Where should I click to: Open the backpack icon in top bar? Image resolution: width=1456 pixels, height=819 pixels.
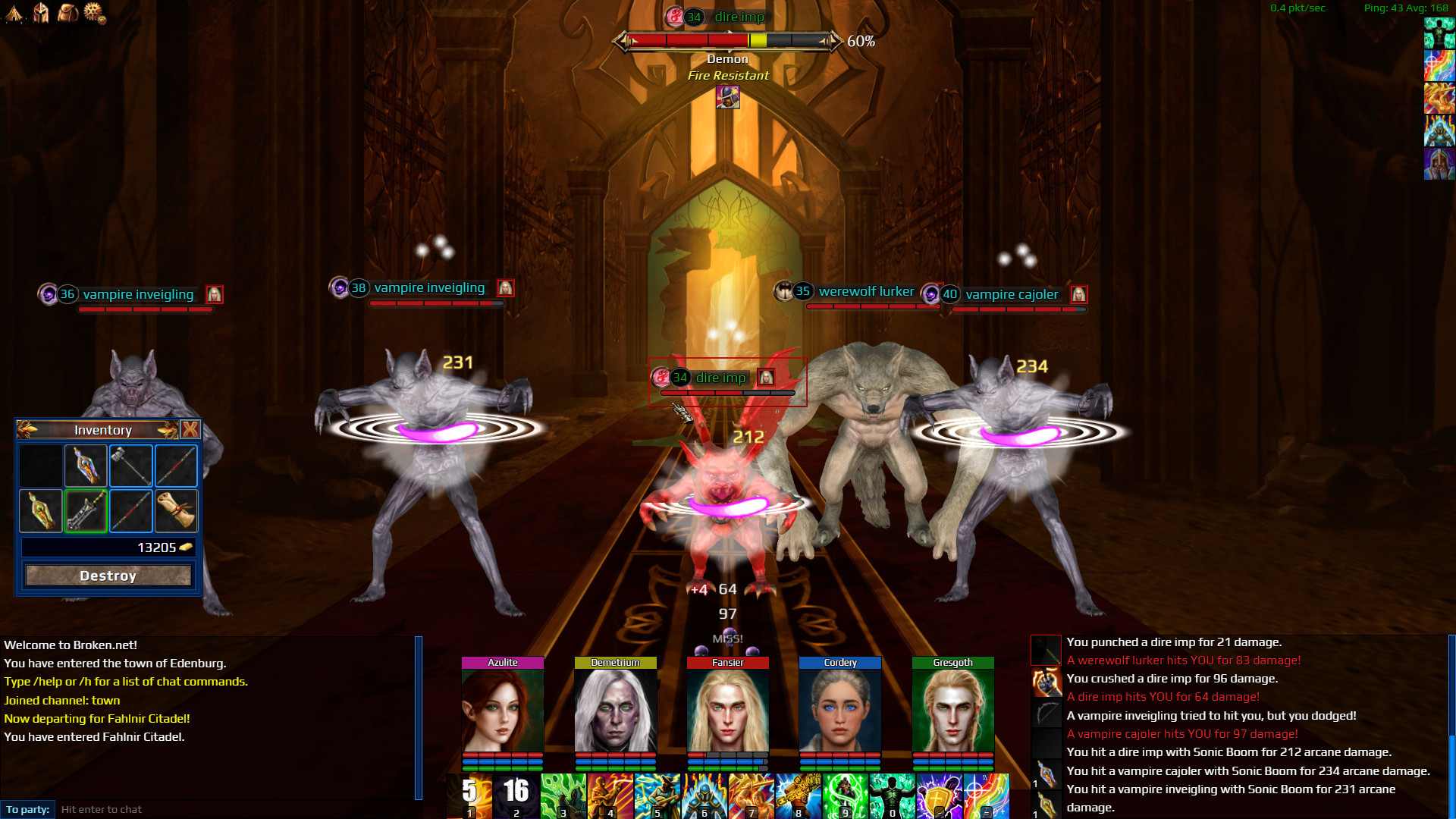pos(68,12)
